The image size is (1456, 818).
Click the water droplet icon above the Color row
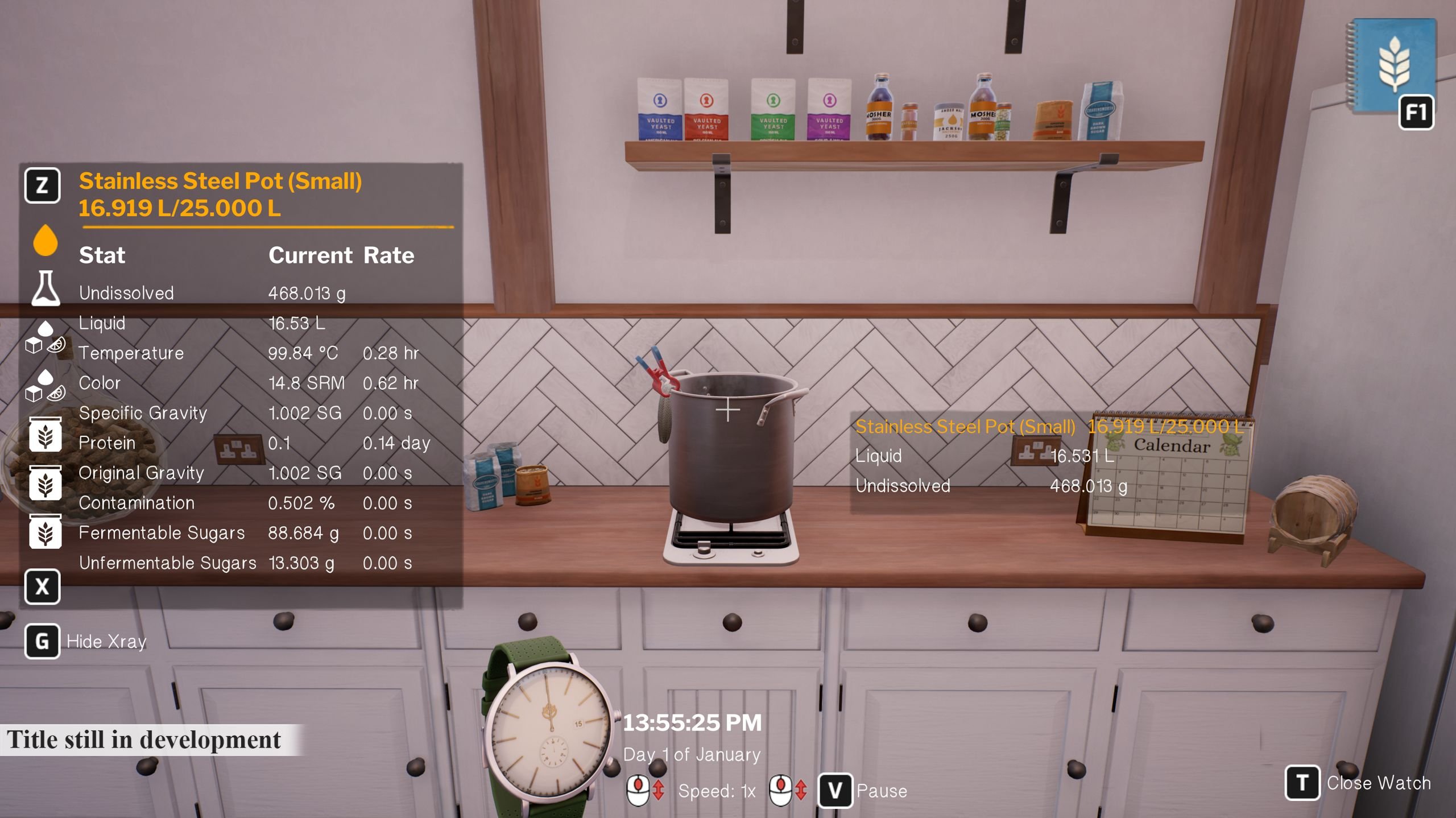point(47,375)
